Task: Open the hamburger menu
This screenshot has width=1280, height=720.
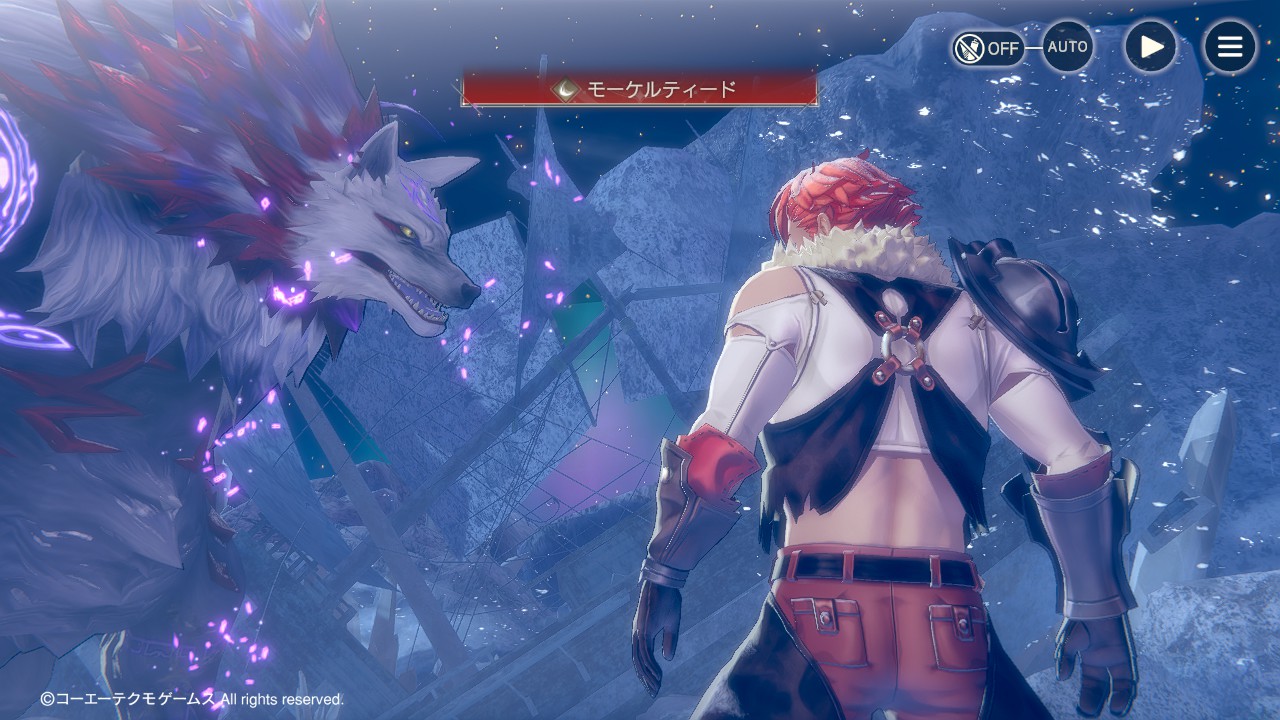Action: (x=1229, y=47)
